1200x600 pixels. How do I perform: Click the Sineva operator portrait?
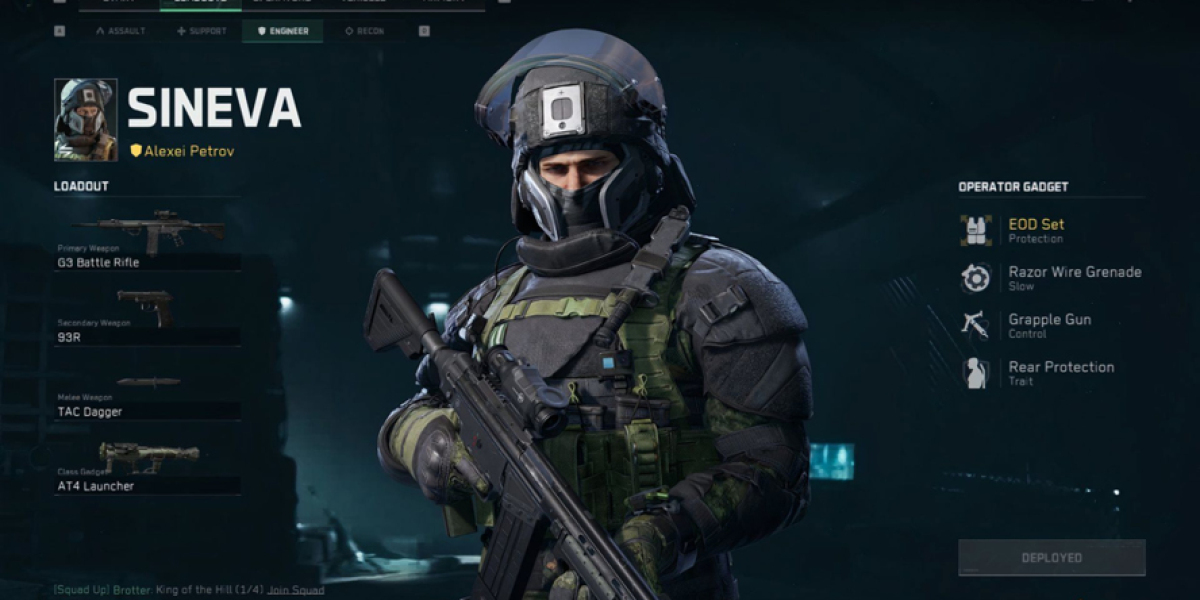pos(85,120)
